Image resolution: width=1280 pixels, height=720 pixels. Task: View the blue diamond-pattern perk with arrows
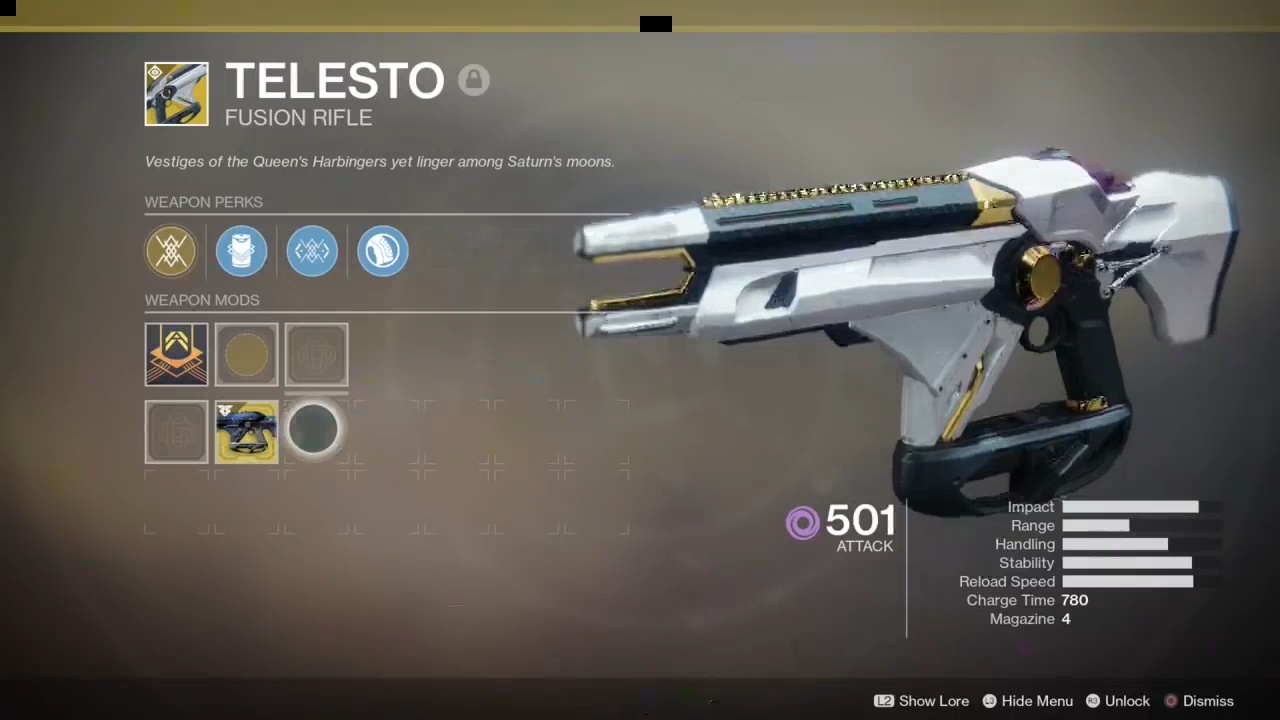(x=312, y=250)
